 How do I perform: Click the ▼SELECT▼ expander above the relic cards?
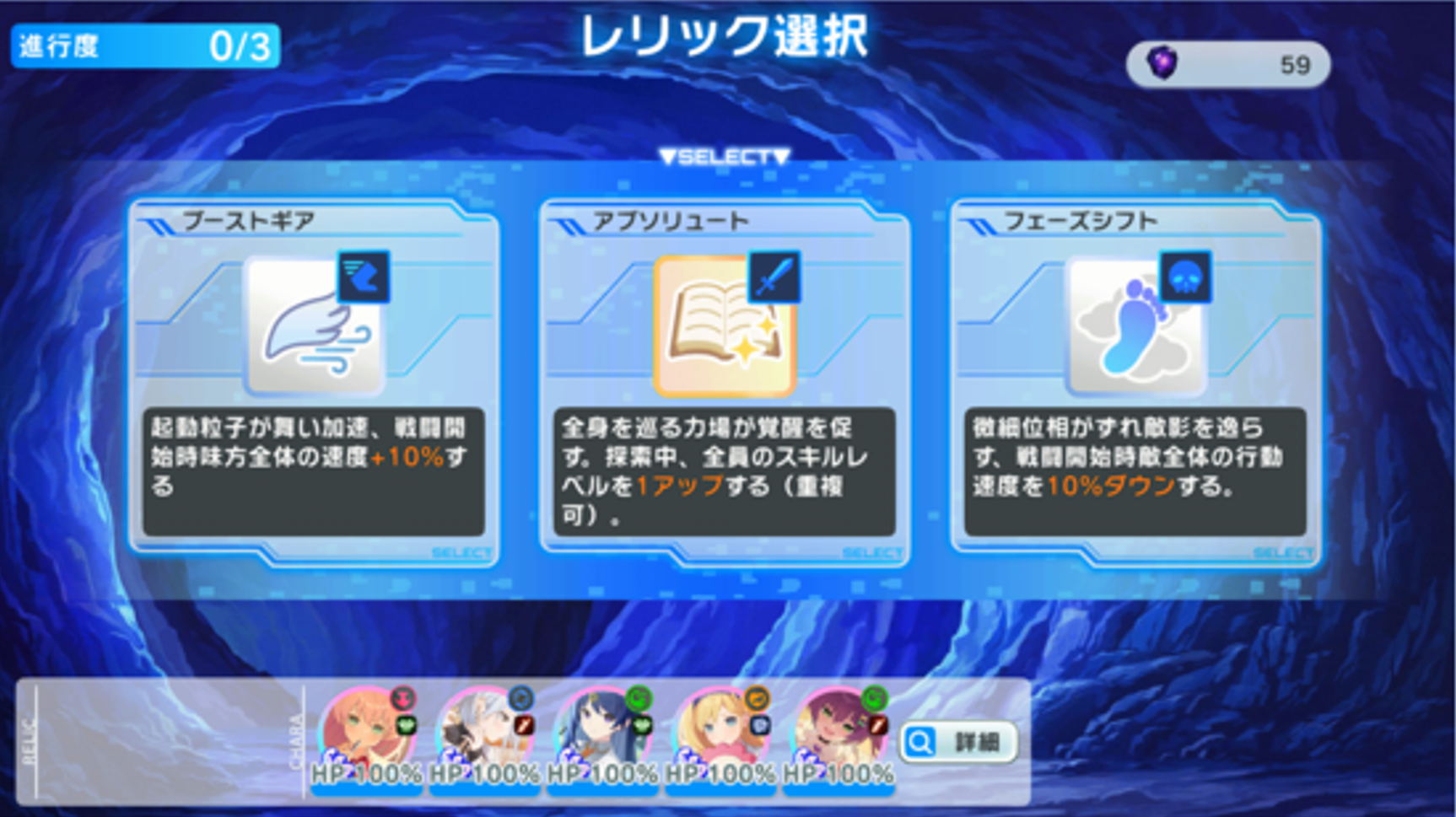[x=725, y=155]
